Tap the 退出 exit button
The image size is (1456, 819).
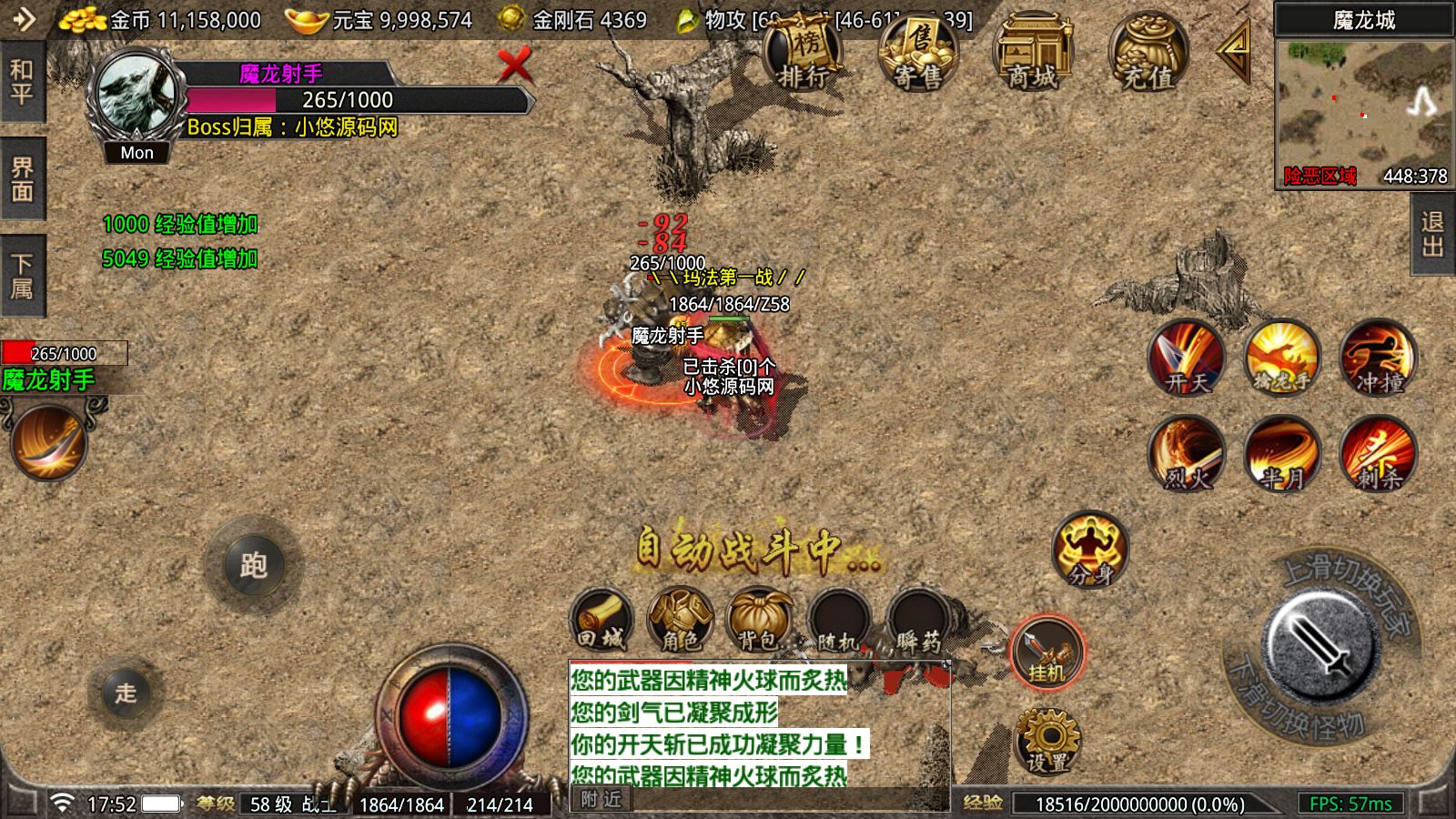tap(1432, 236)
